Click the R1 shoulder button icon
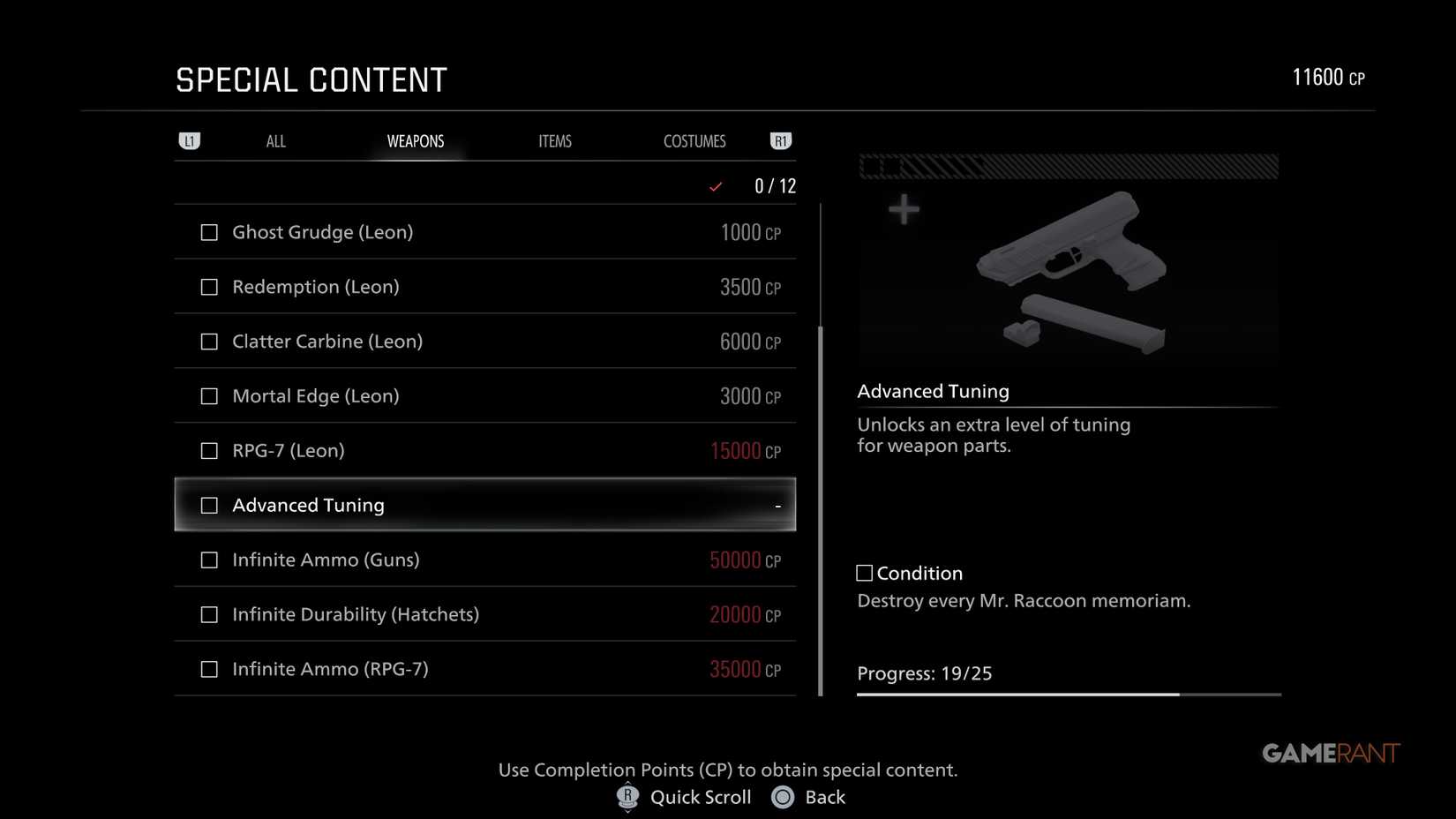 point(780,140)
